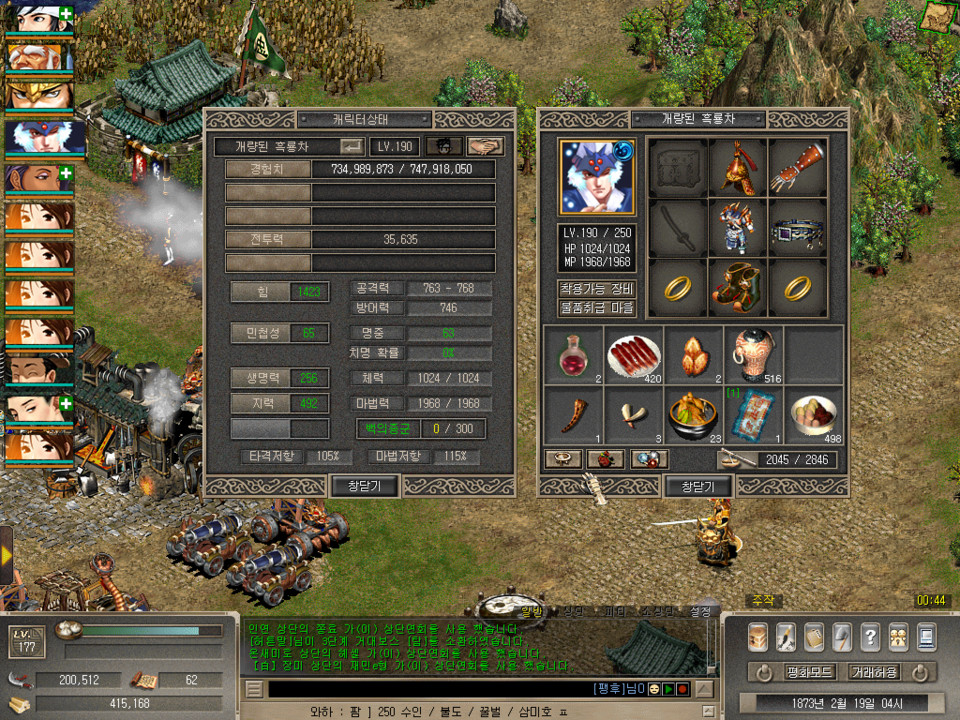Open the computer system menu icon

[926, 637]
